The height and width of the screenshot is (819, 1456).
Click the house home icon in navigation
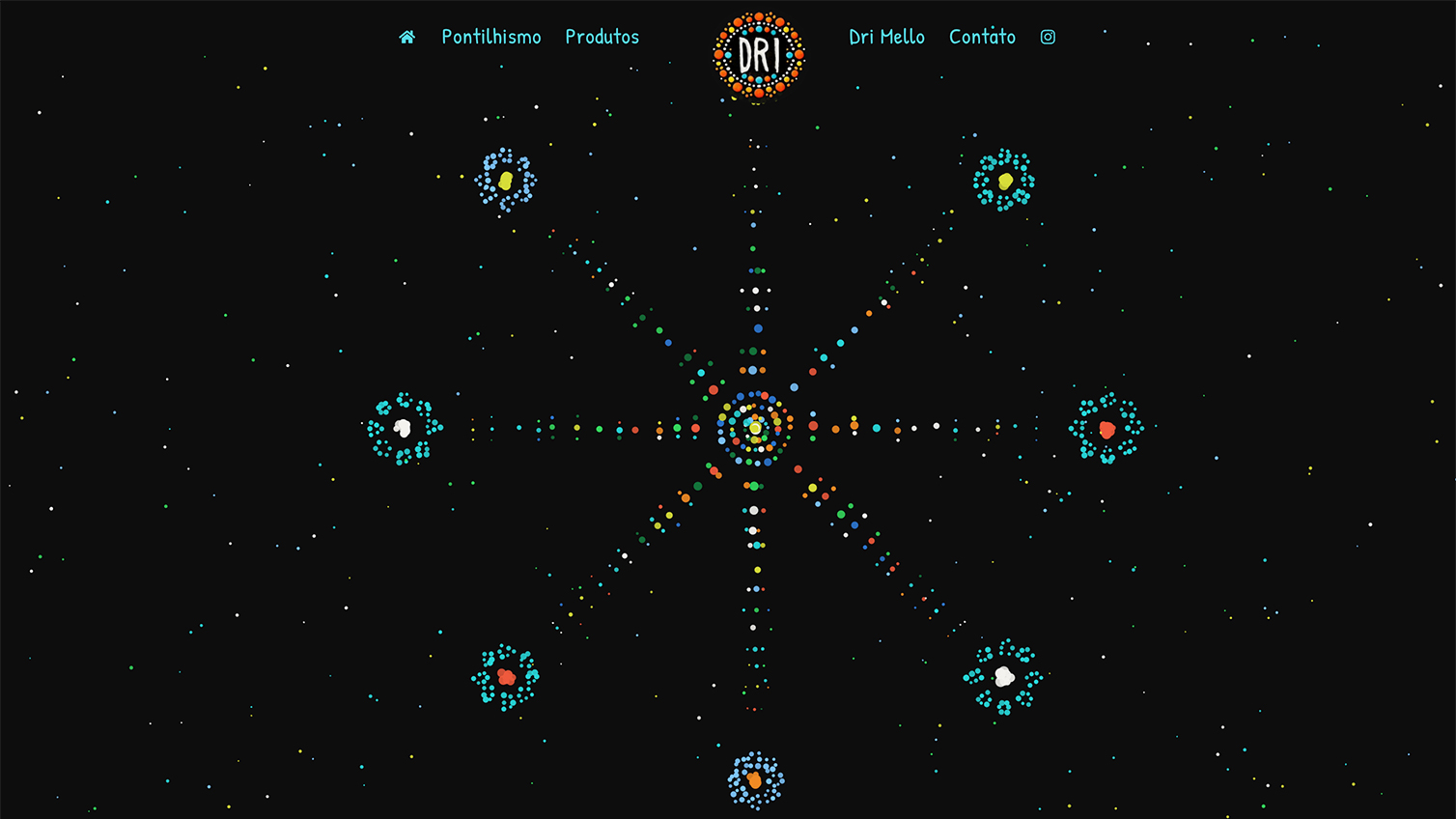406,37
